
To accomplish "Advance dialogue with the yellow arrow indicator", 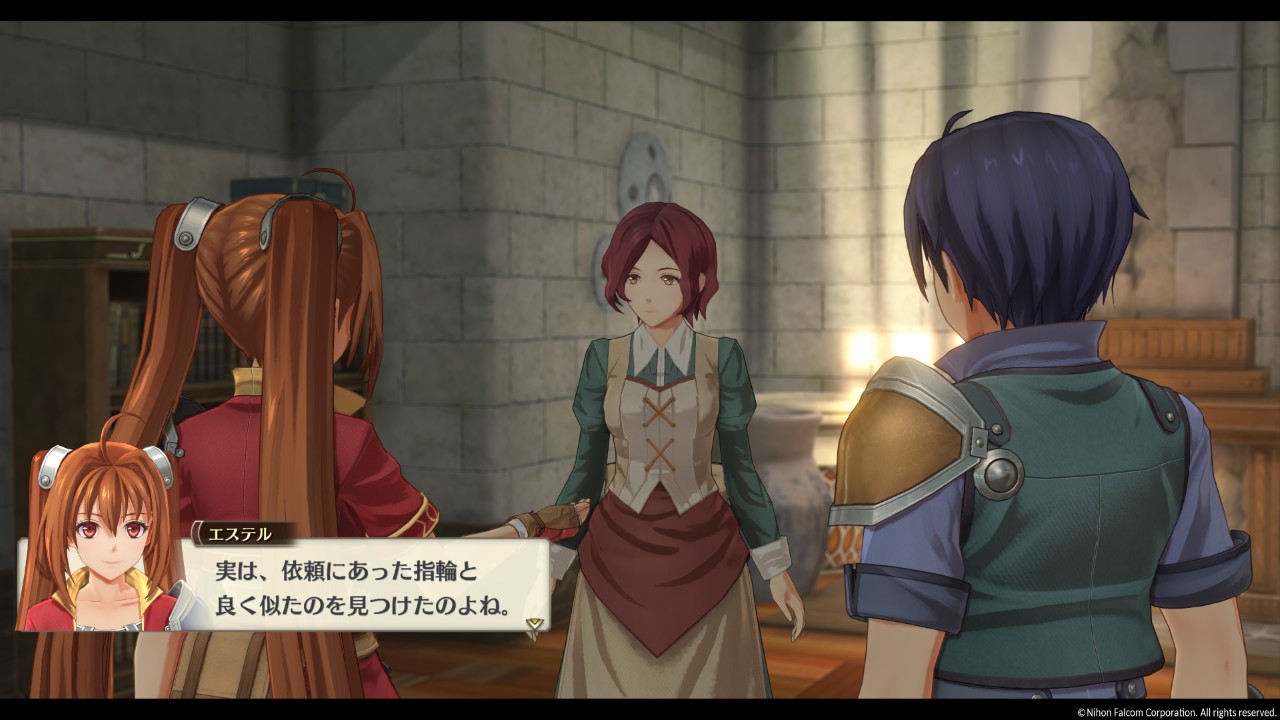I will pyautogui.click(x=535, y=621).
